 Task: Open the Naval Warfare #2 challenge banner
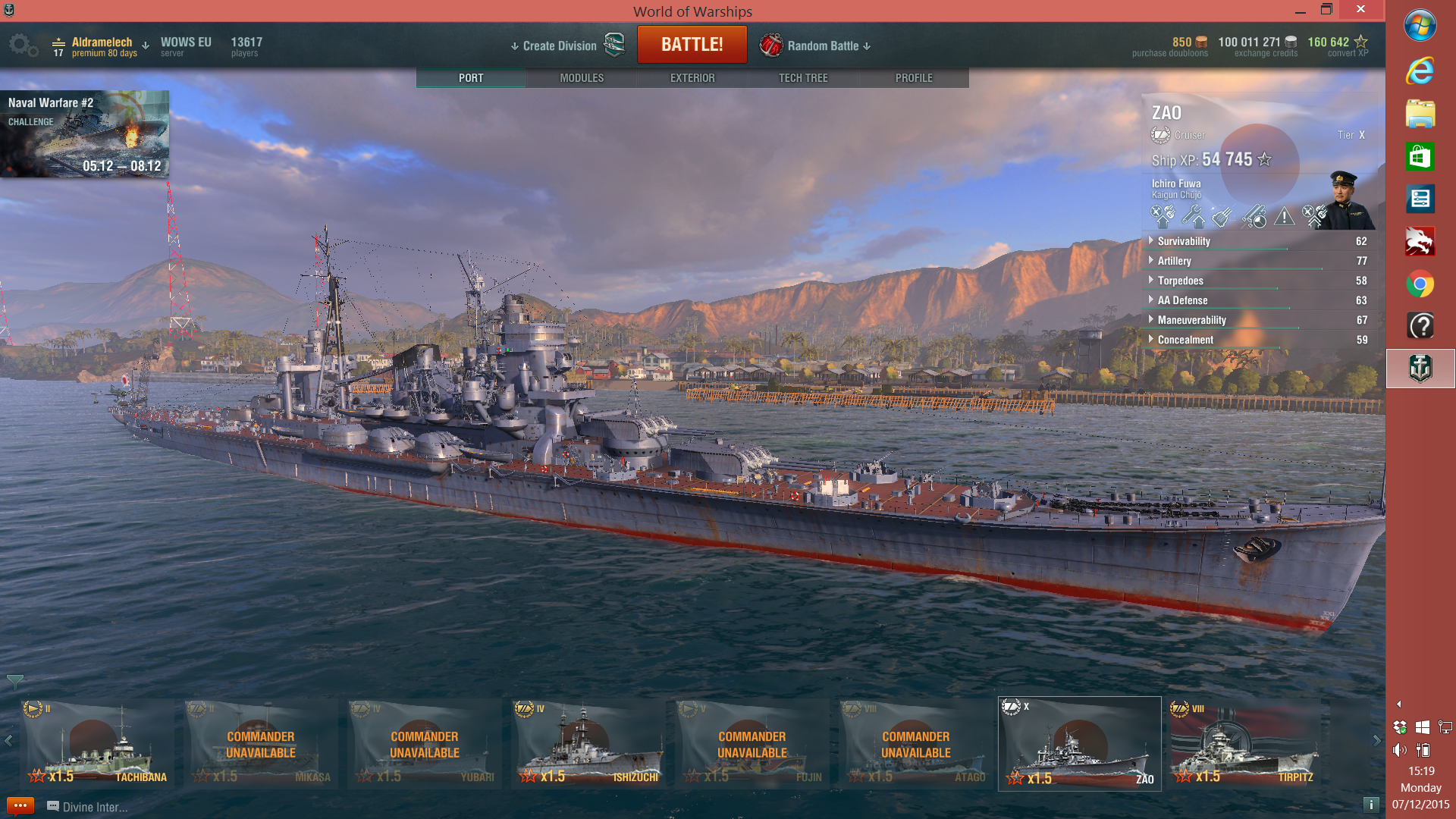pyautogui.click(x=85, y=133)
